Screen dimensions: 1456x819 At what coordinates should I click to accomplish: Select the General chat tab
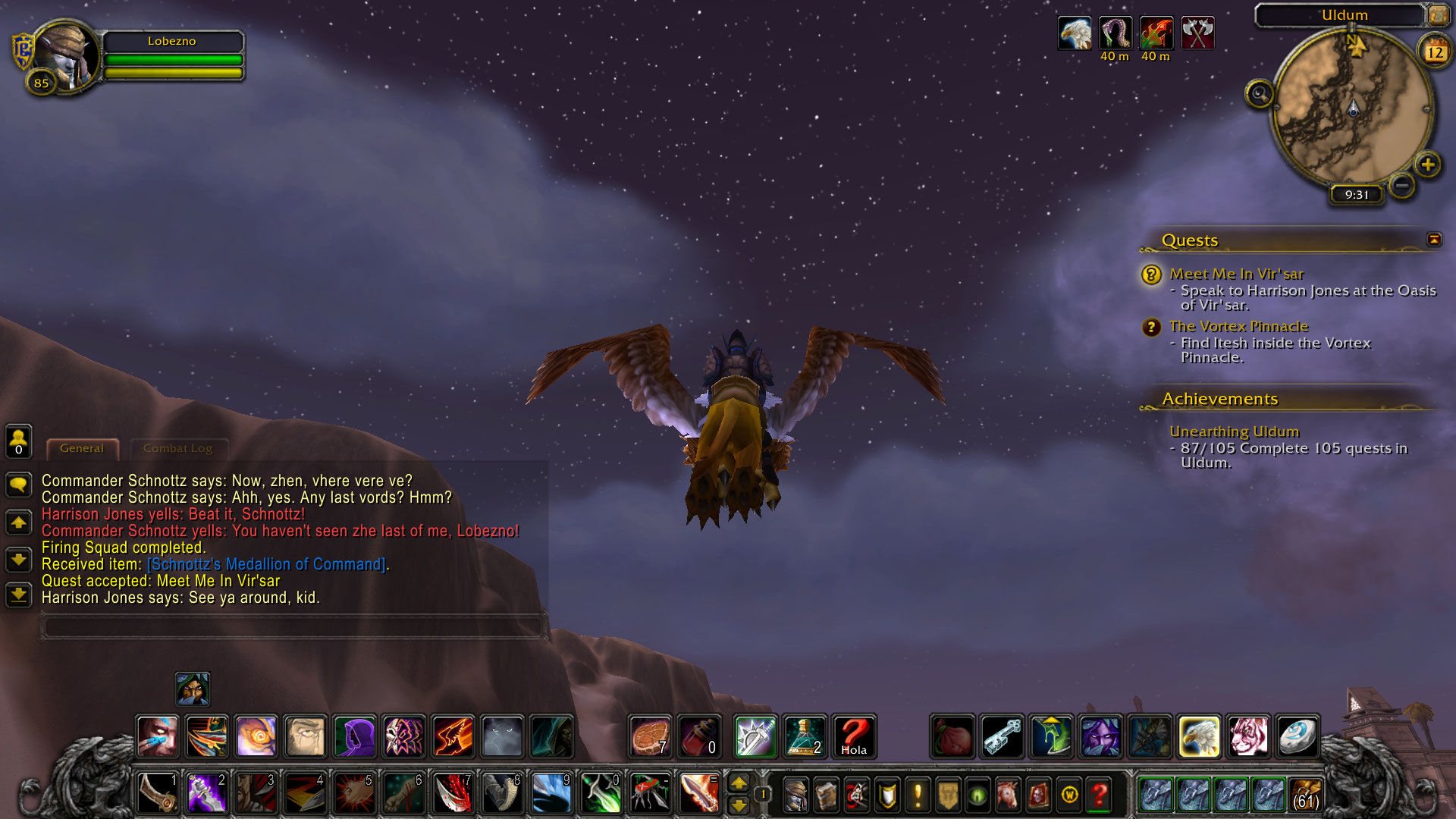[82, 448]
